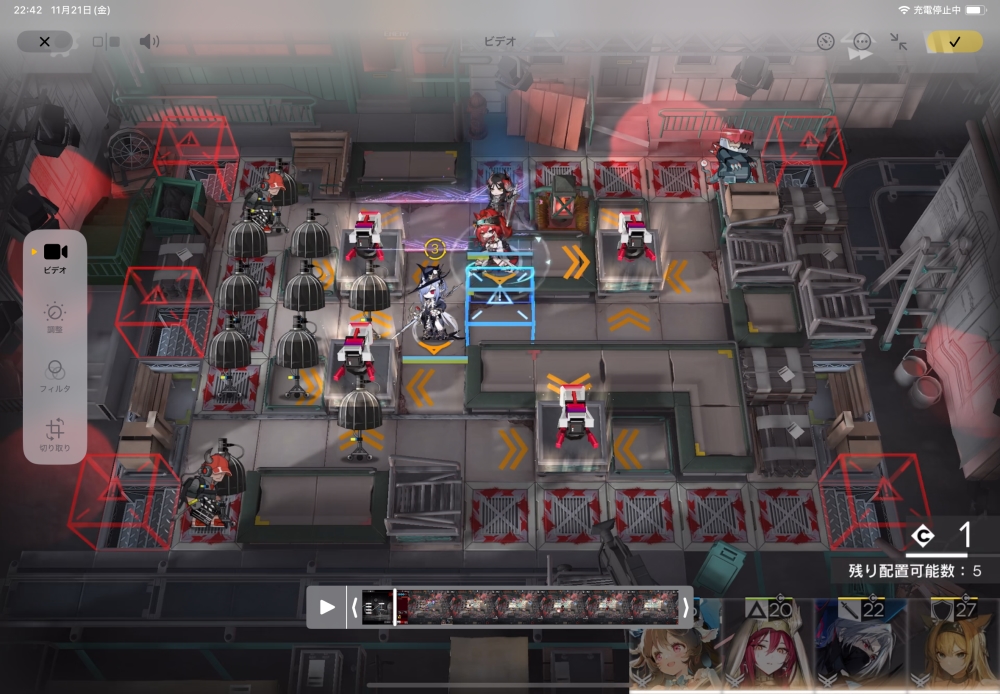Image resolution: width=1000 pixels, height=694 pixels.
Task: Select the red-haired operator card costing 20
Action: (x=767, y=646)
